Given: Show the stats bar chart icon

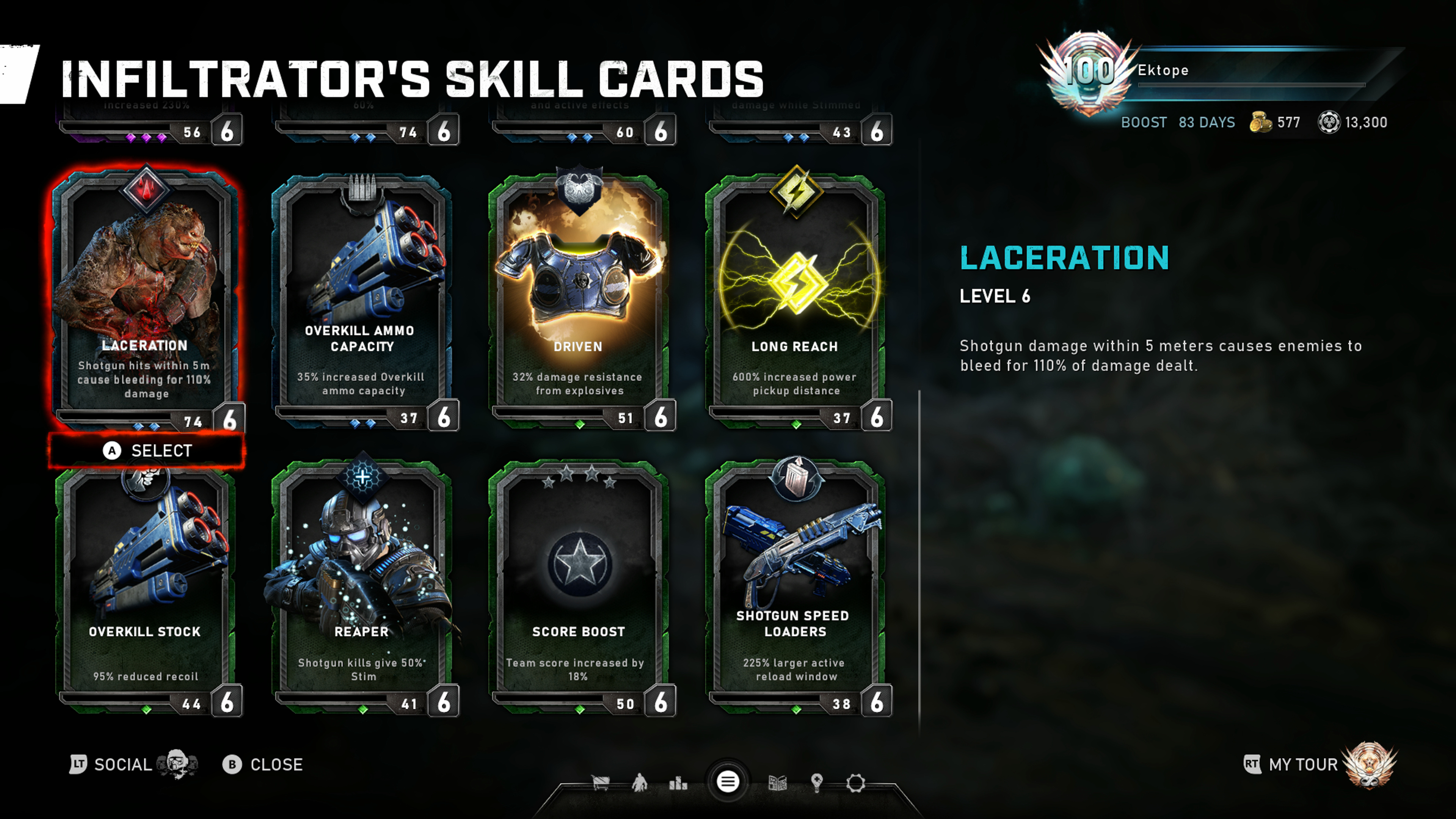Looking at the screenshot, I should tap(678, 783).
